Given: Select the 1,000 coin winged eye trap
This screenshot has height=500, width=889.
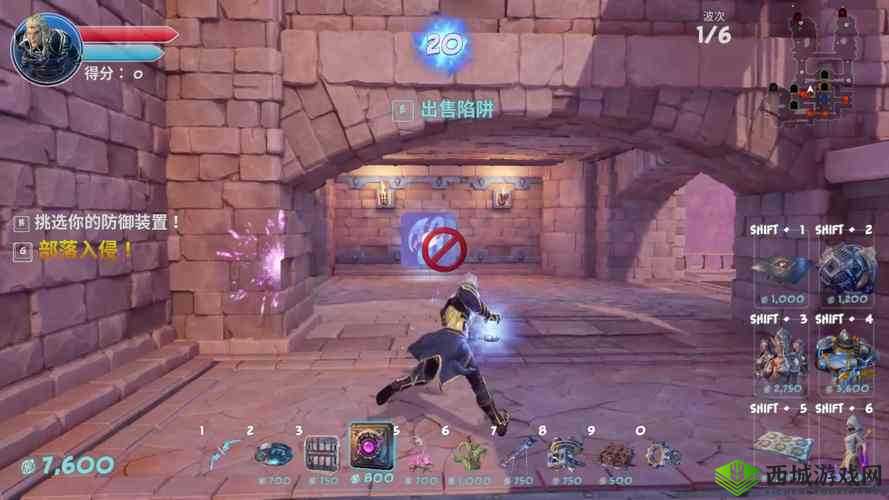Looking at the screenshot, I should click(781, 266).
